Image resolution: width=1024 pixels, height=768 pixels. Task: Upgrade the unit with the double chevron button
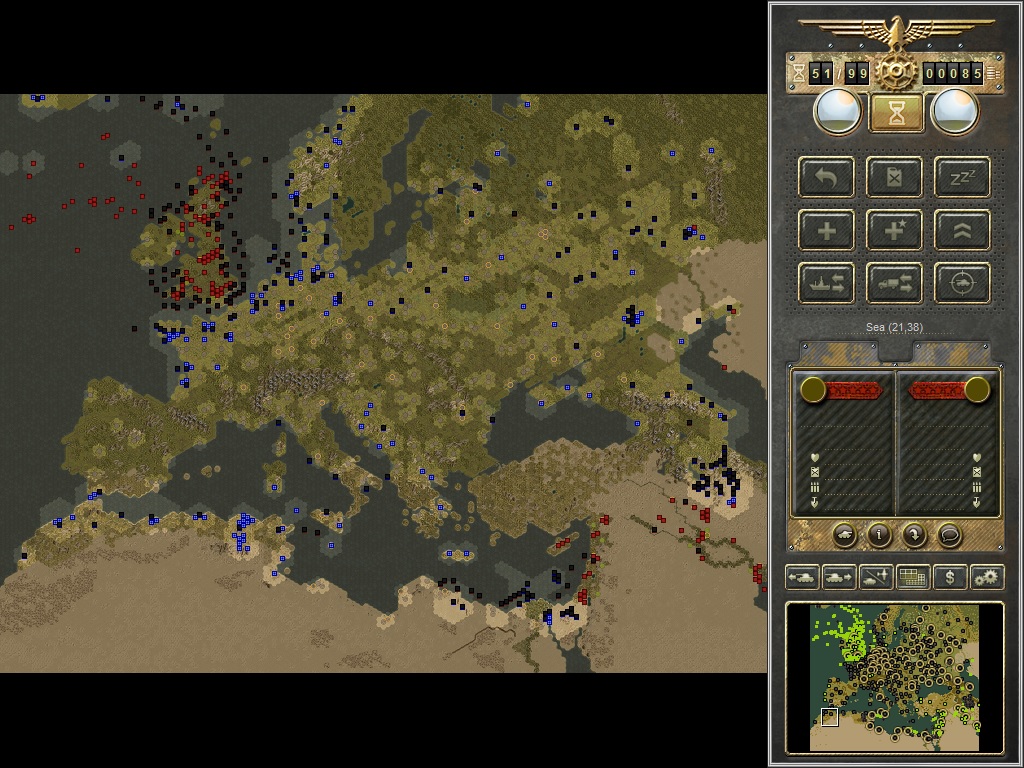click(x=962, y=231)
